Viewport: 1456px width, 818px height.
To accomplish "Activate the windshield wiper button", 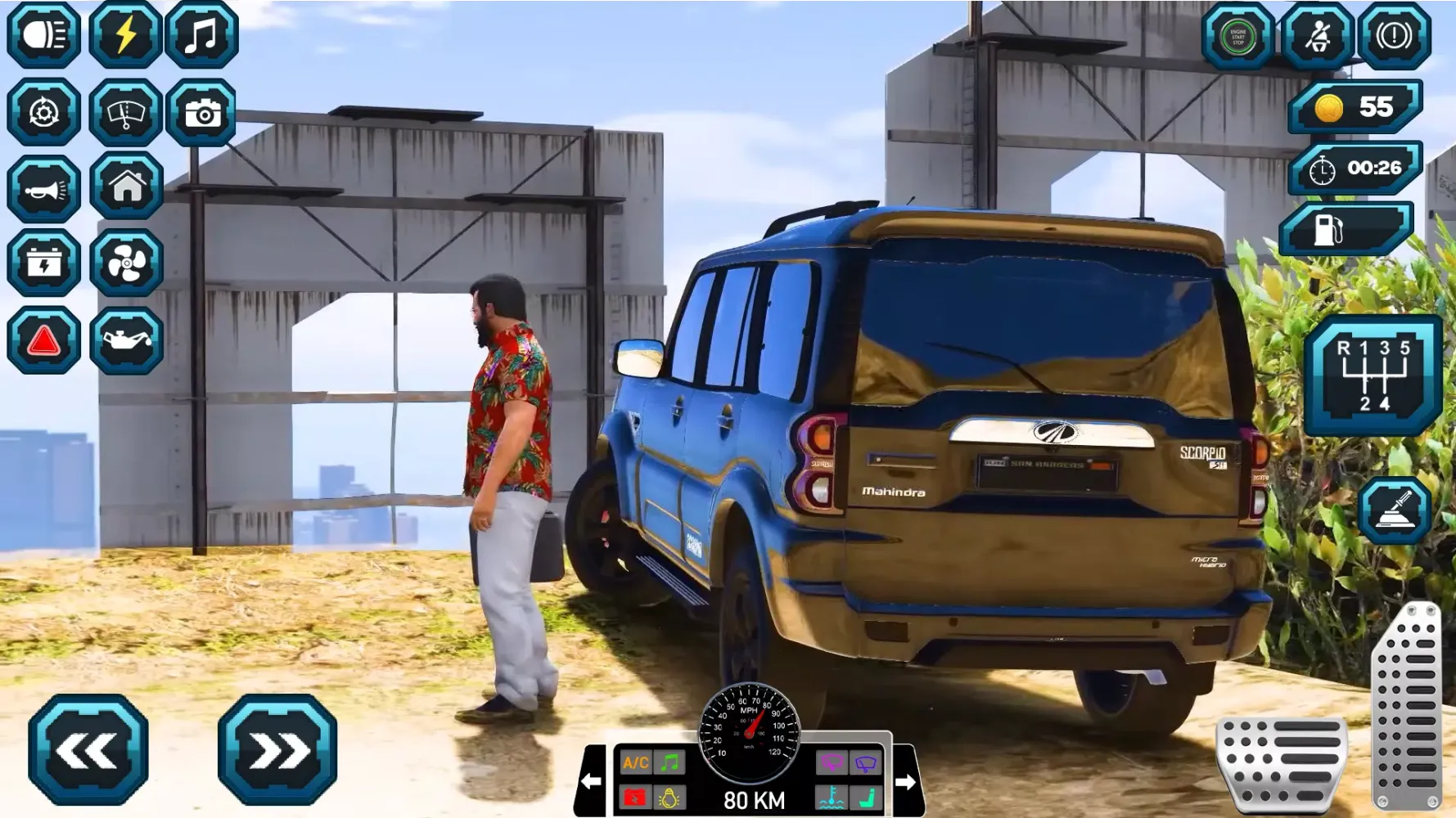I will coord(125,112).
